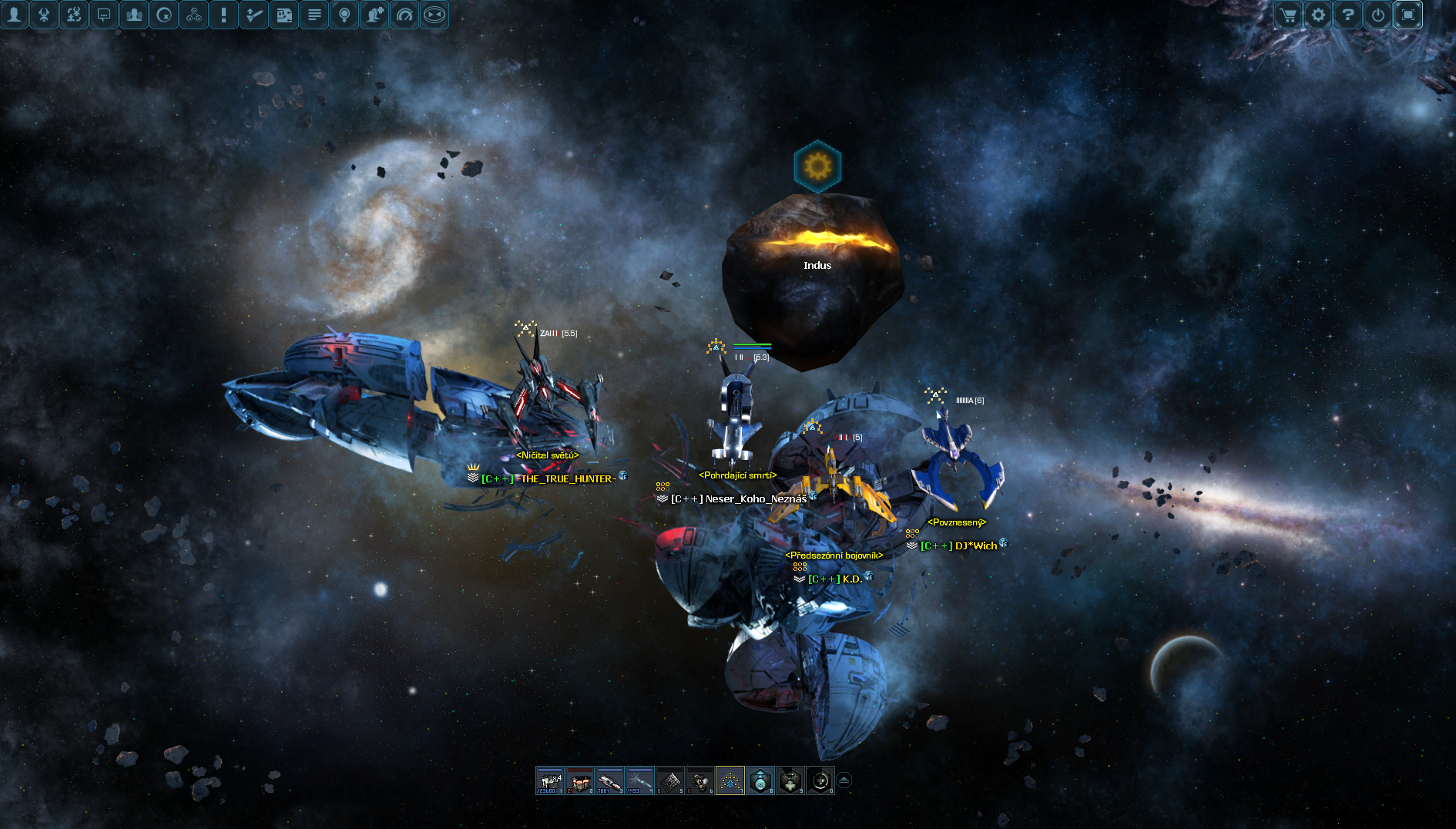Select the sparkling missile slot with 1493

point(640,780)
